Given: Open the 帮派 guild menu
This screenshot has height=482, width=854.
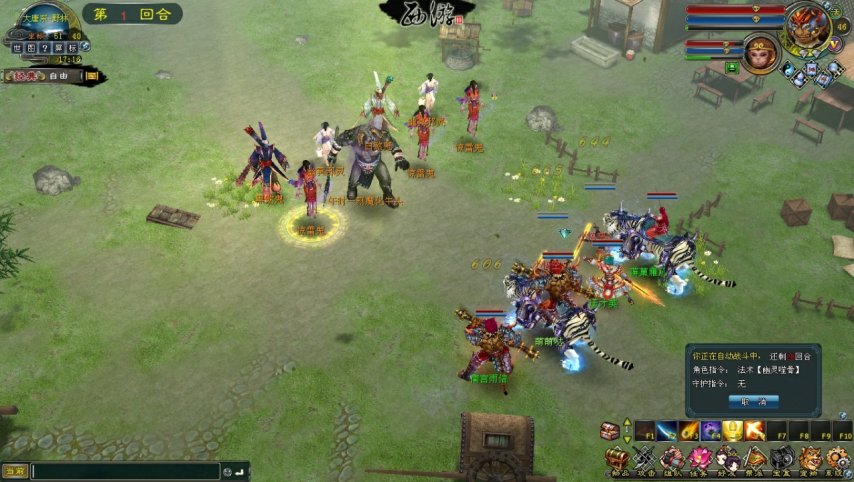Looking at the screenshot, I should [754, 459].
